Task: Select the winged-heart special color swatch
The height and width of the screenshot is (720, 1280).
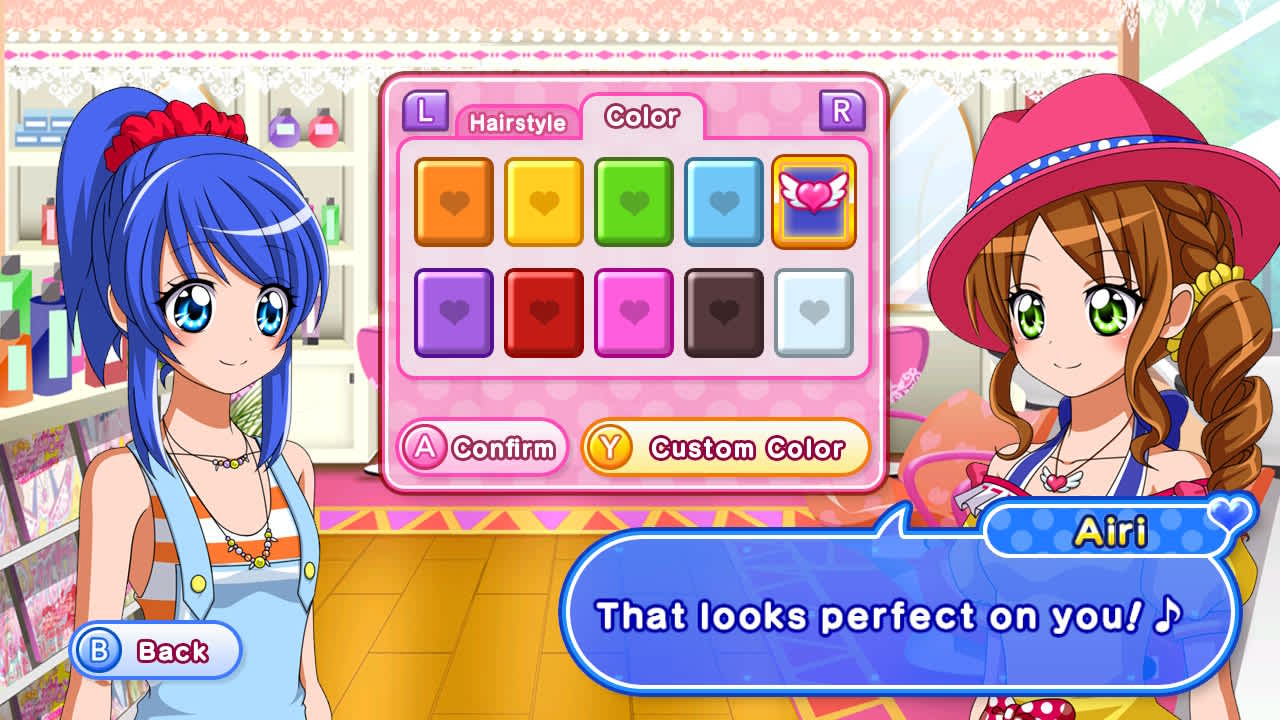Action: click(813, 200)
